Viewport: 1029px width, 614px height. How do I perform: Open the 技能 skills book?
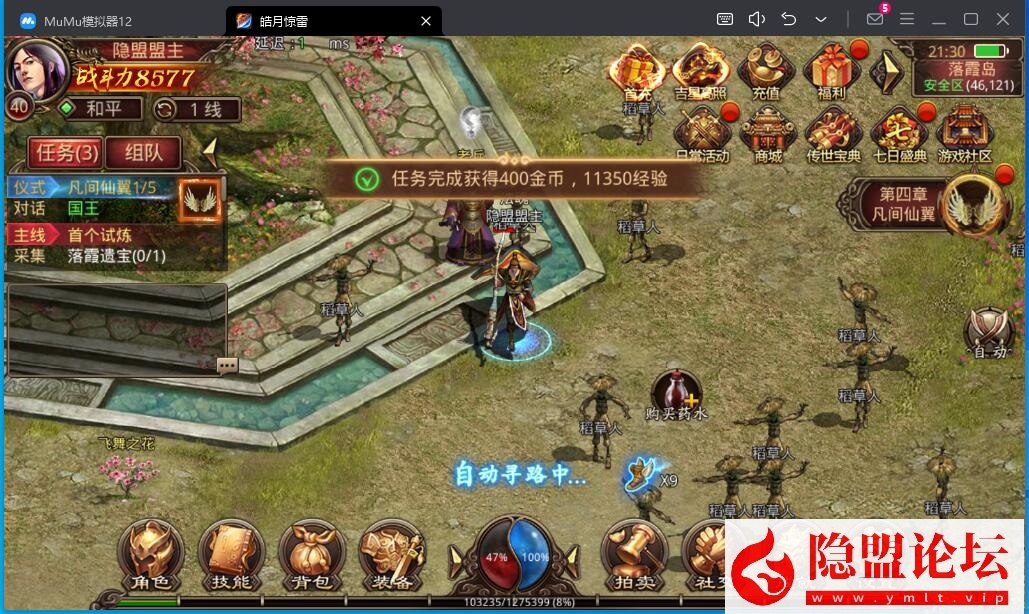coord(231,555)
